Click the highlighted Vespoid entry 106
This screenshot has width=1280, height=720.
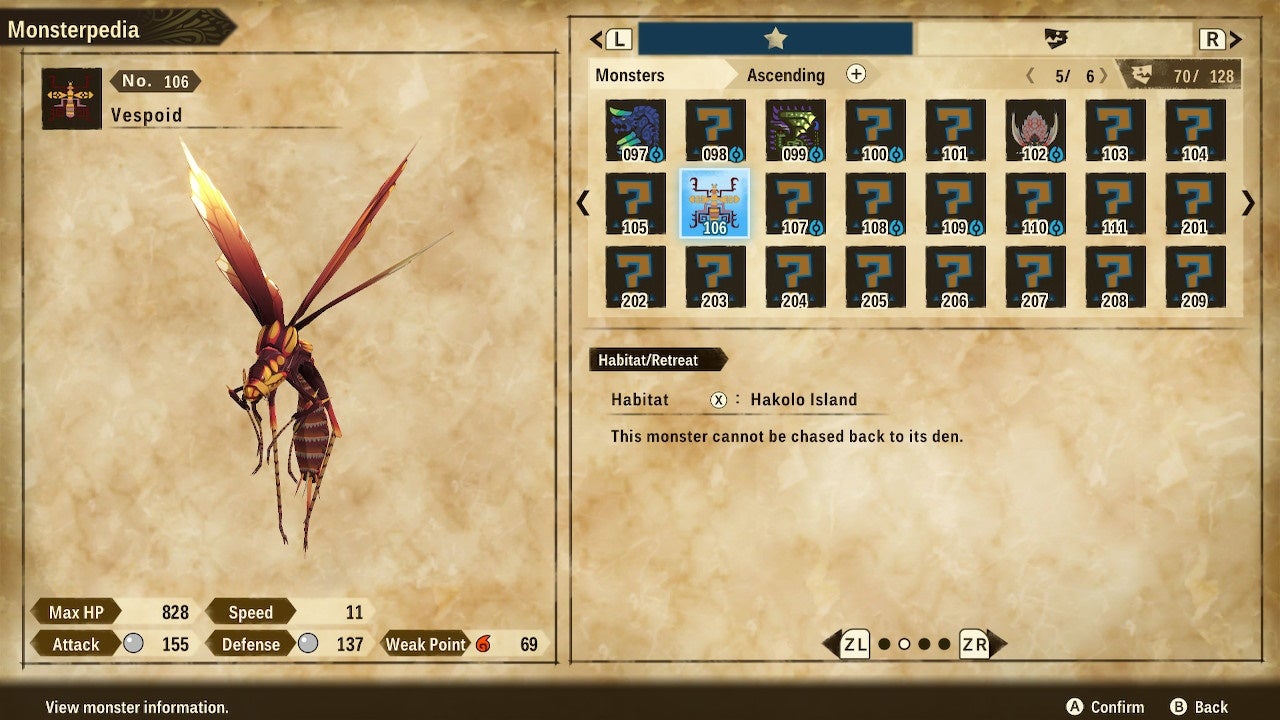click(715, 200)
